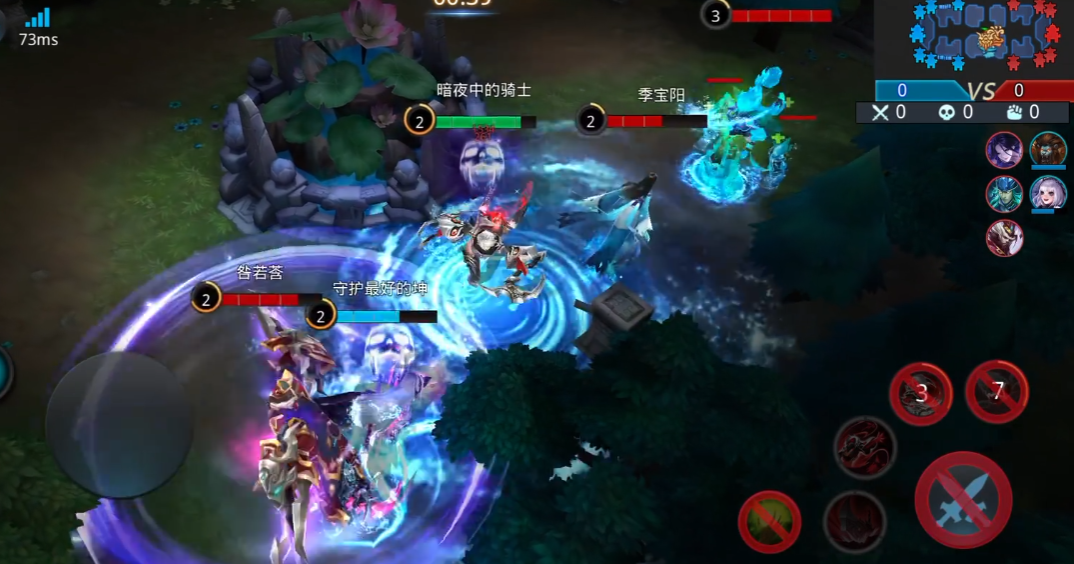Image resolution: width=1074 pixels, height=564 pixels.
Task: Open the kill score VS panel
Action: 973,91
